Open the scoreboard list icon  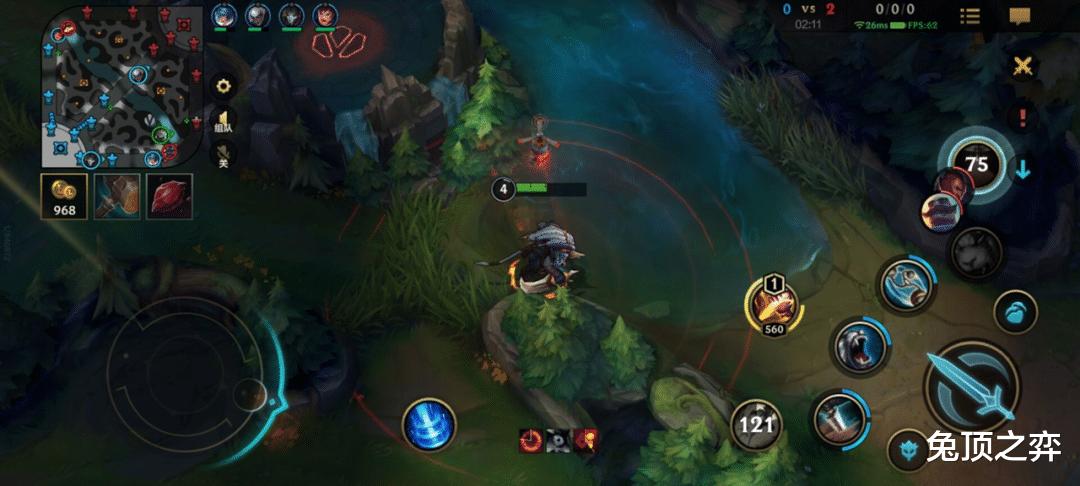(969, 16)
